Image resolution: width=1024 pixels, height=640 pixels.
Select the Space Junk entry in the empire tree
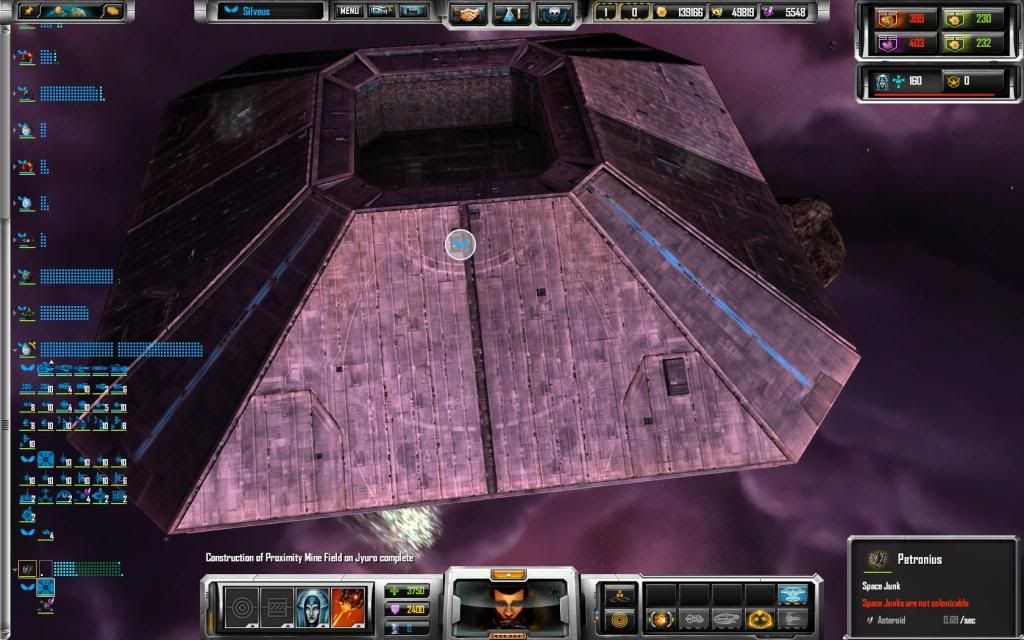[x=28, y=569]
